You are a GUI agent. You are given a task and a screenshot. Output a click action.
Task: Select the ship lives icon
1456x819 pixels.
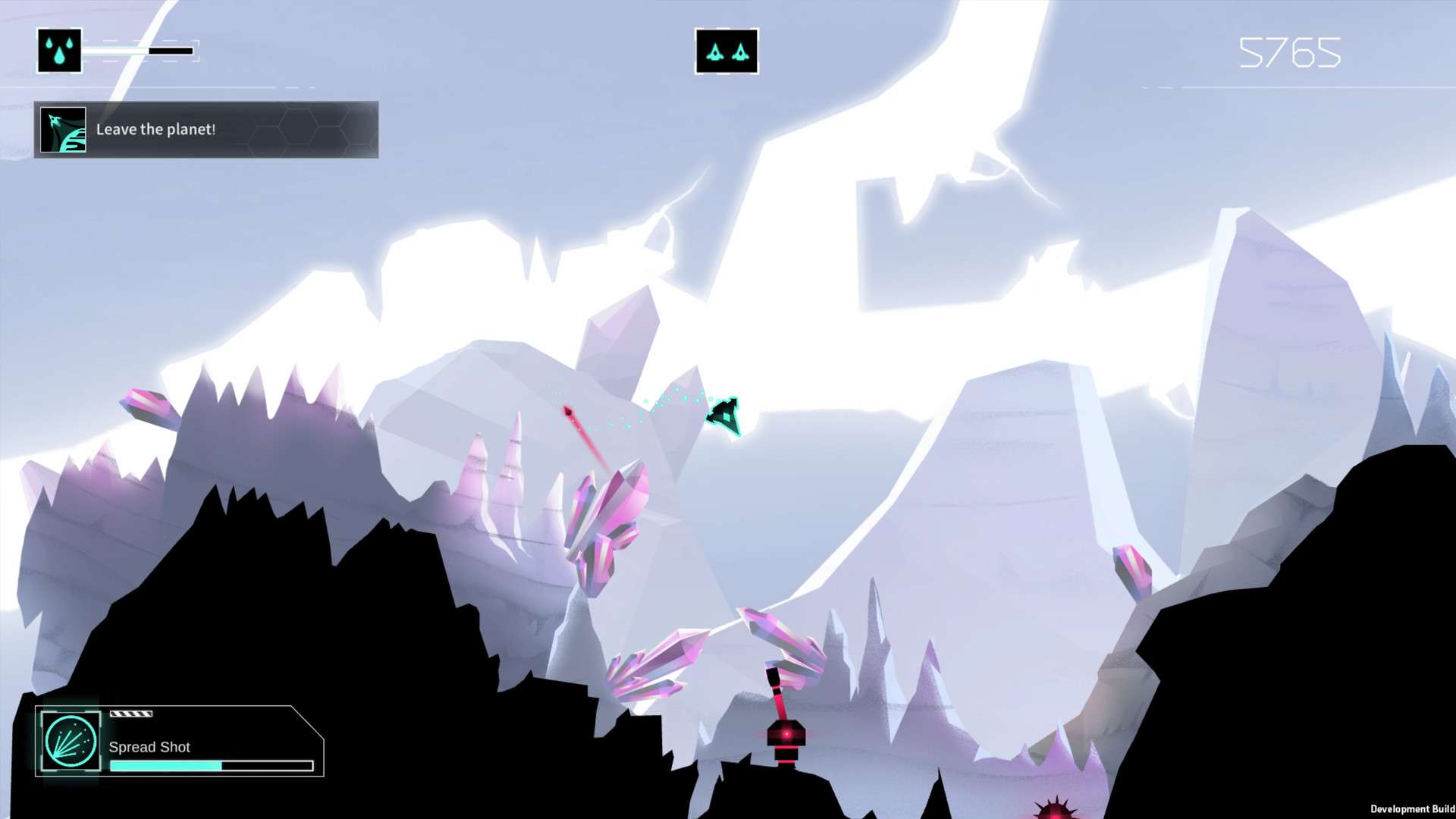click(x=726, y=52)
